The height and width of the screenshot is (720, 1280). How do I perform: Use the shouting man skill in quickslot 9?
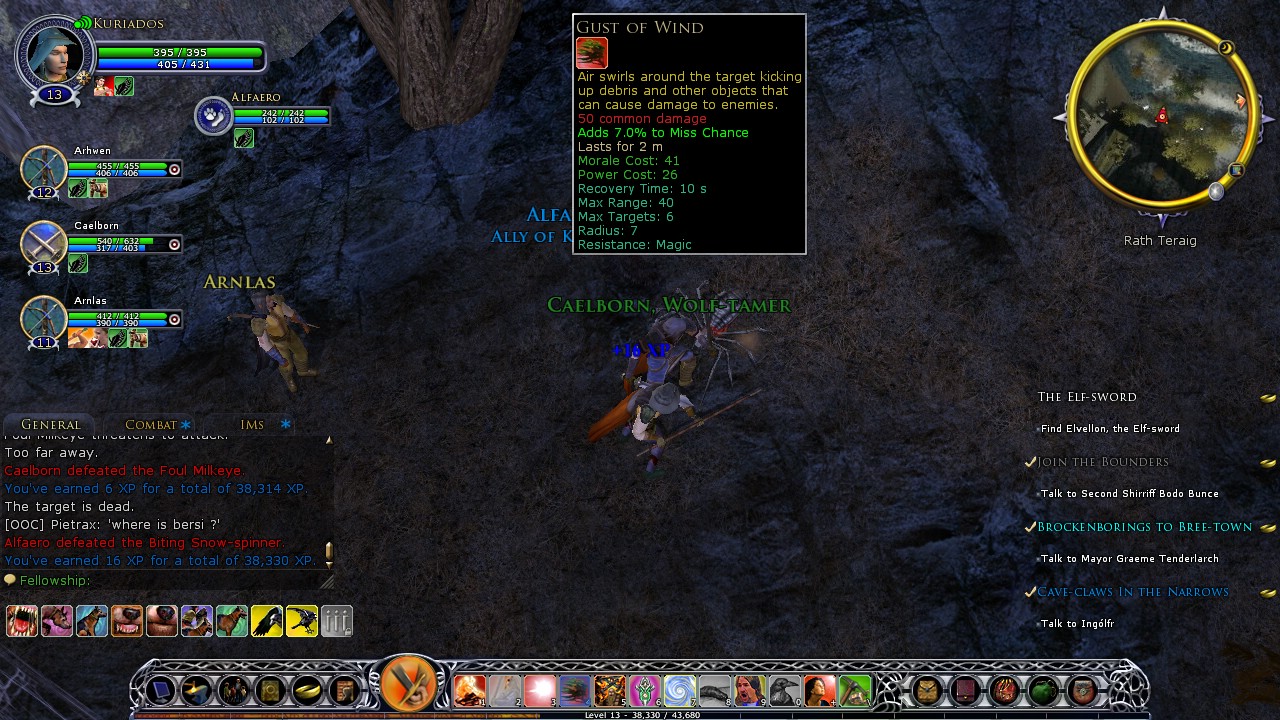[x=749, y=690]
